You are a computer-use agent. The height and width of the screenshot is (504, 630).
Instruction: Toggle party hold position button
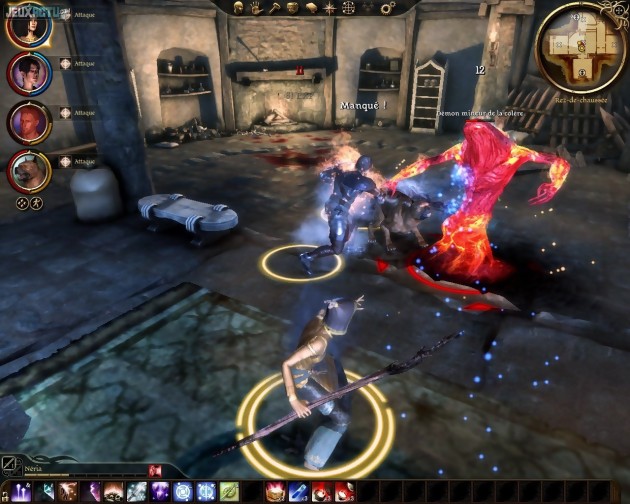tap(23, 202)
